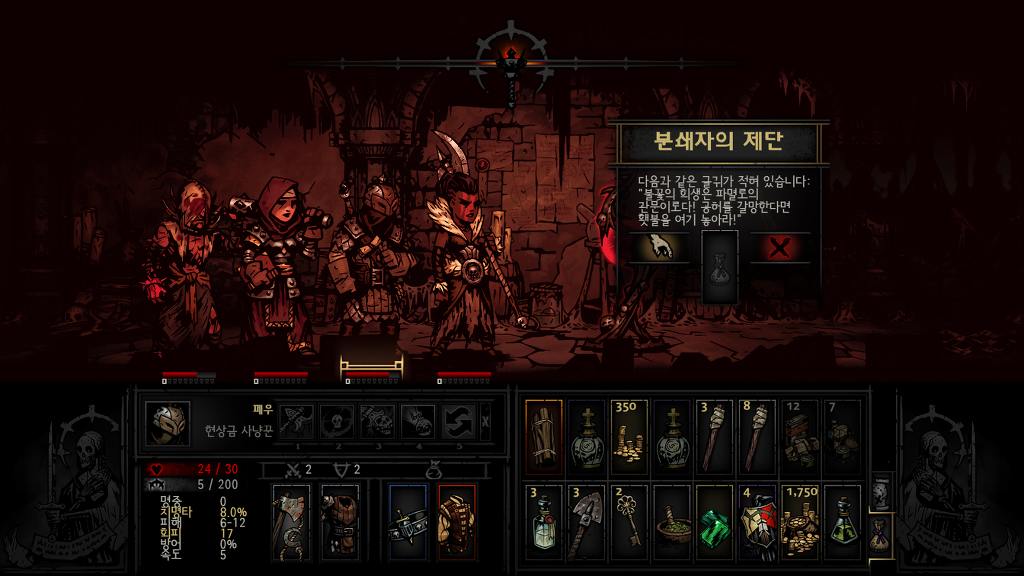Close the altar prompt with the red X

click(780, 247)
